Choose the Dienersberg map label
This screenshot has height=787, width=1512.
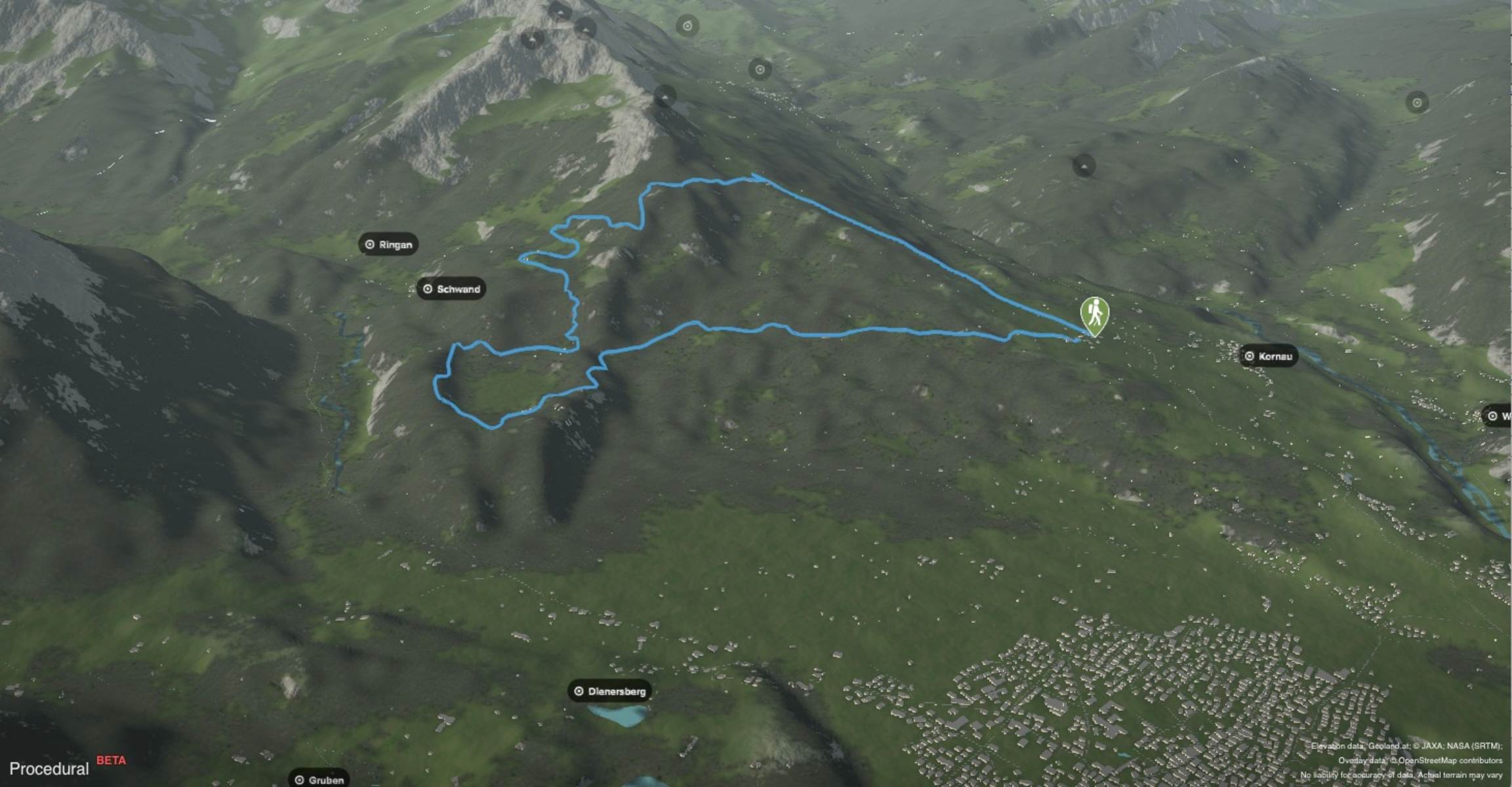pos(609,691)
